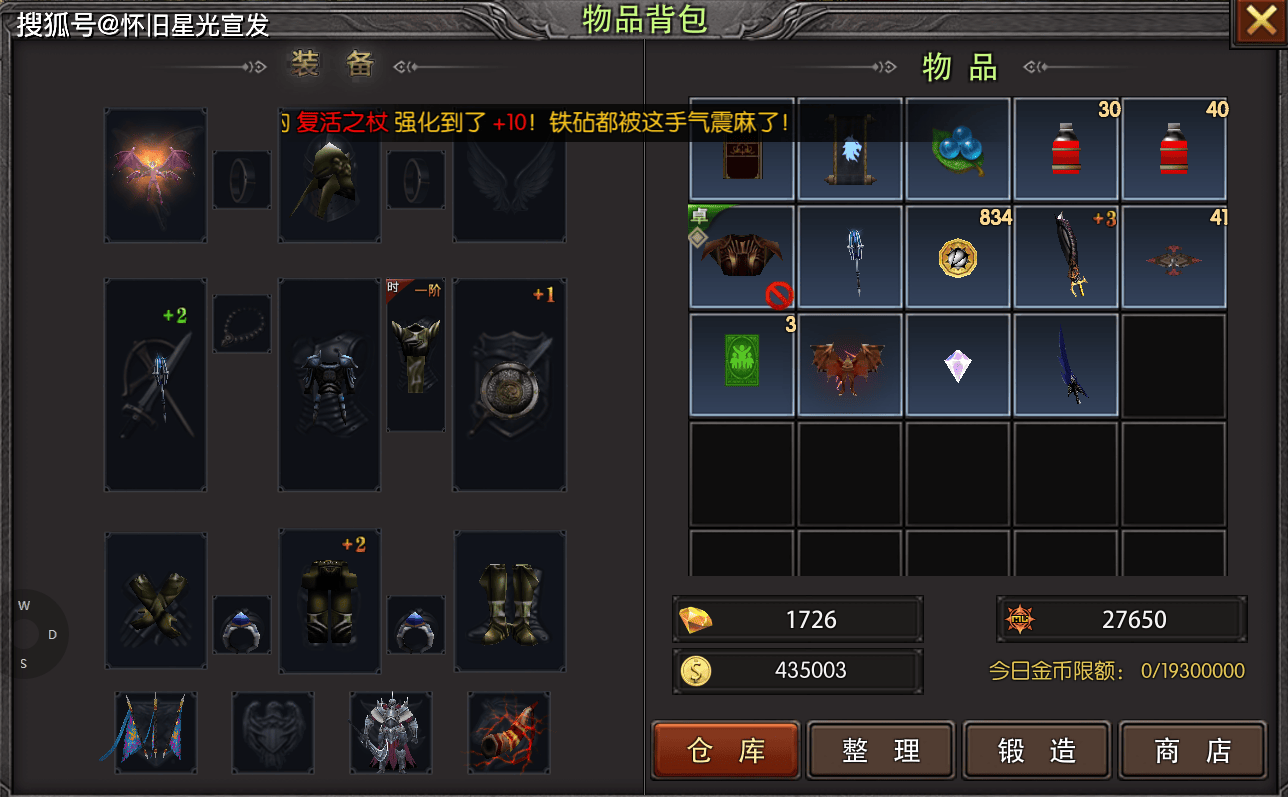The height and width of the screenshot is (797, 1288).
Task: Open the 锻造 forging menu
Action: 1037,750
